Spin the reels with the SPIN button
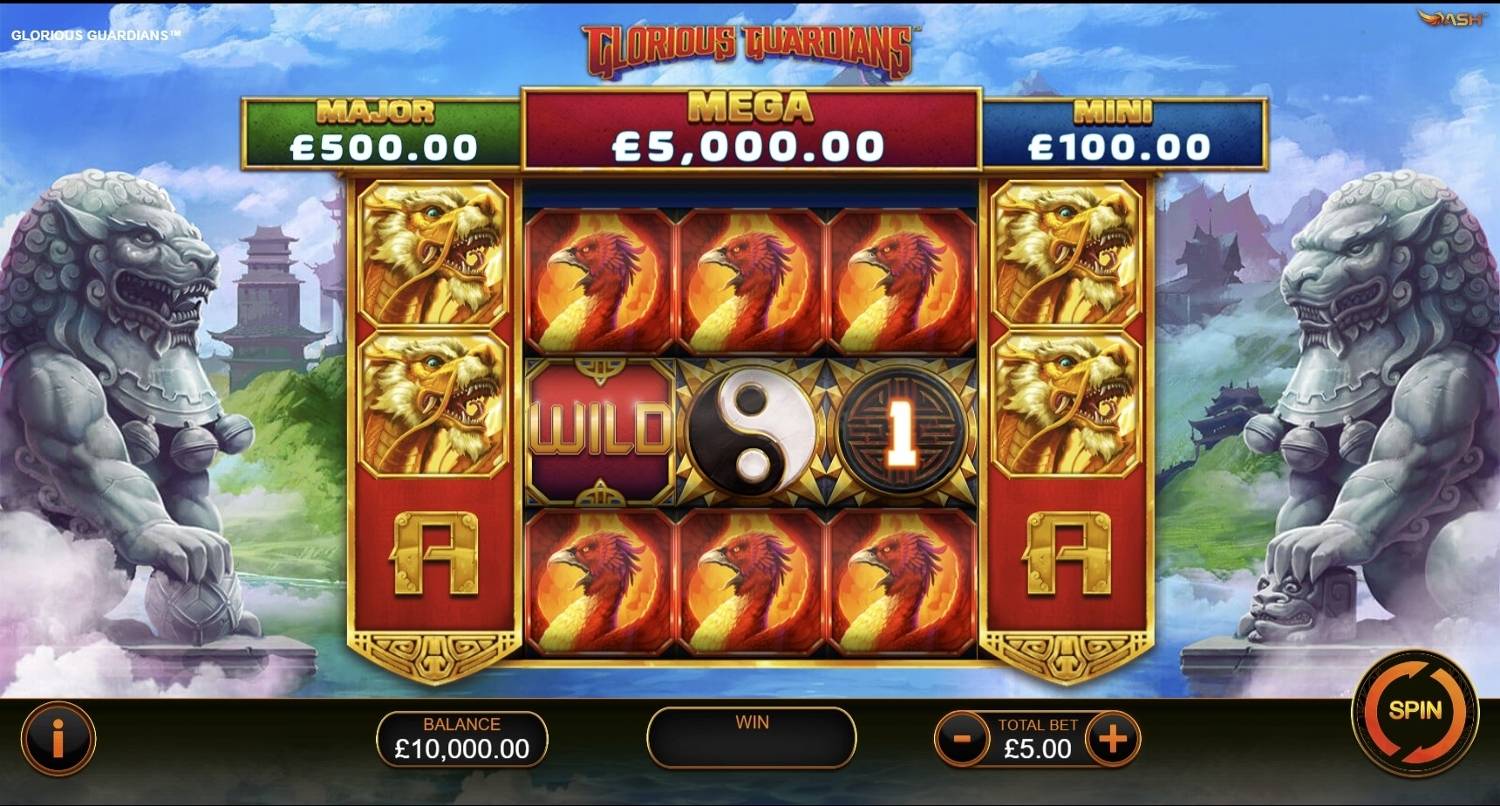This screenshot has height=806, width=1500. point(1414,712)
